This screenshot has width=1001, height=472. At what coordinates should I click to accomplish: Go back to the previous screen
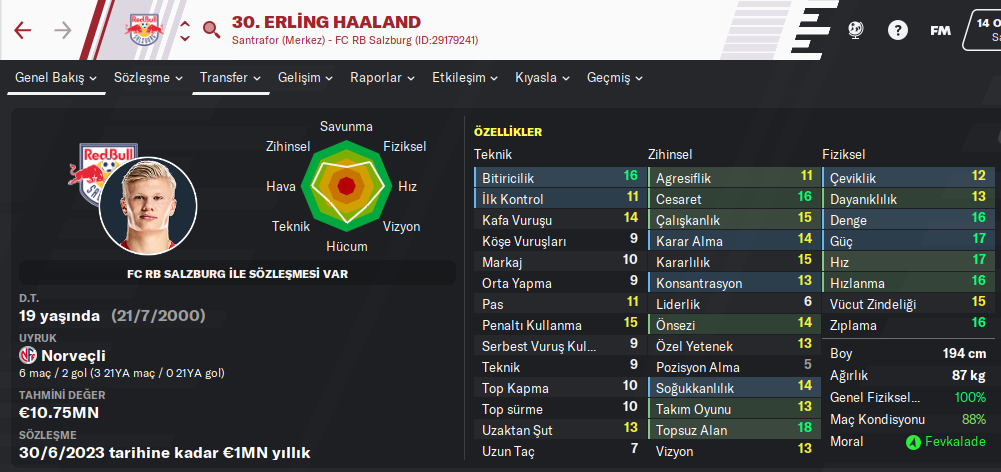click(x=23, y=30)
